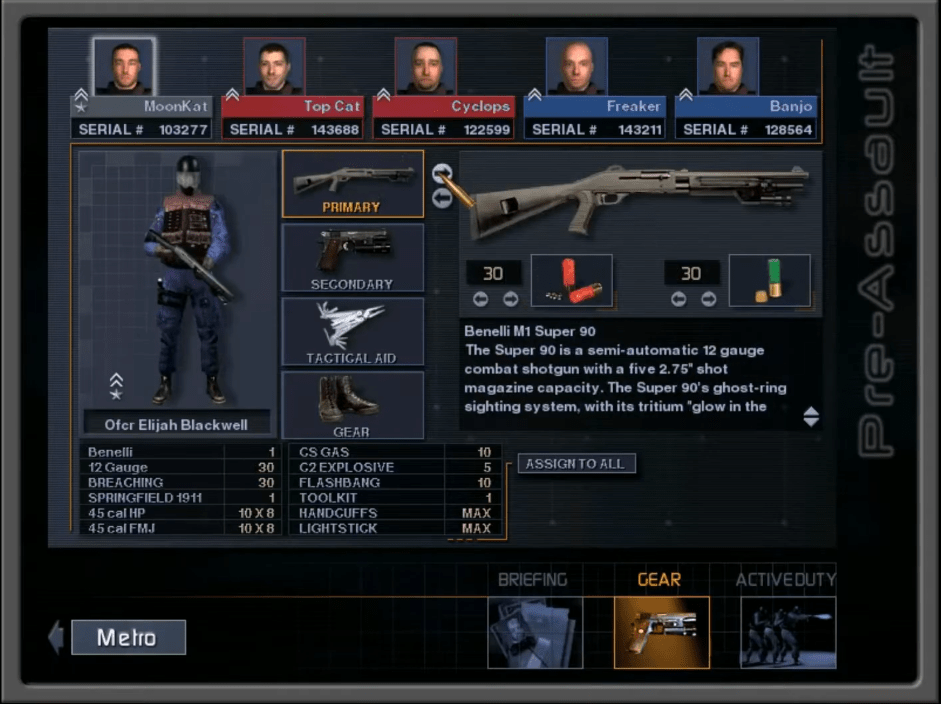Select the red buckshot shells ammo

(x=571, y=281)
